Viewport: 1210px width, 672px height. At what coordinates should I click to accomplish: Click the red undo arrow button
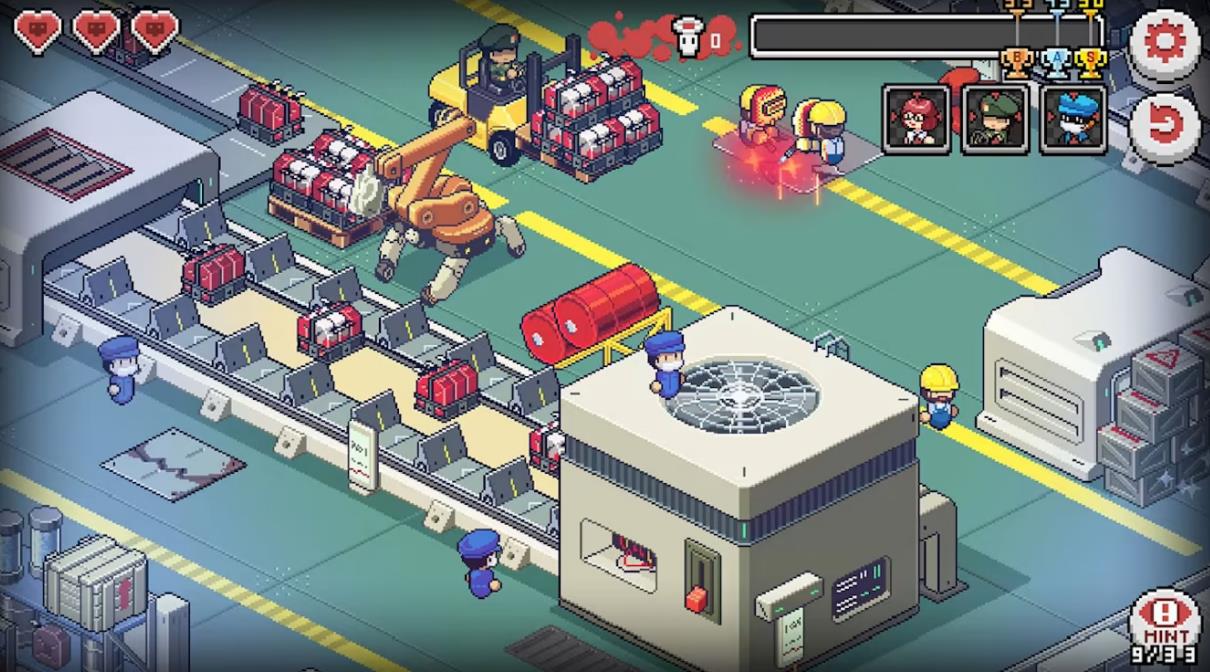1165,124
